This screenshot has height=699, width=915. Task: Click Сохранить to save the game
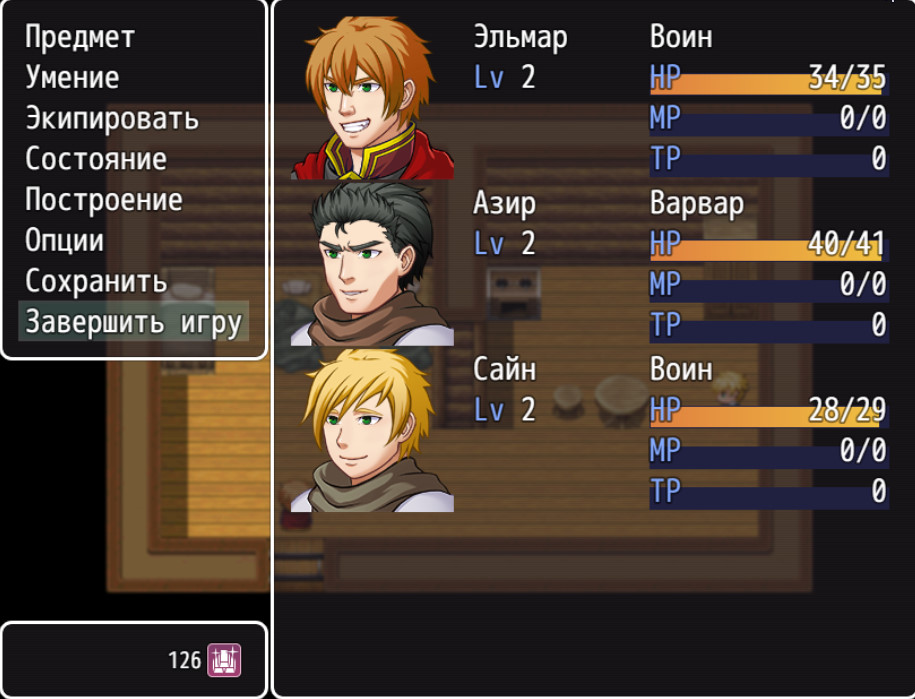click(96, 281)
